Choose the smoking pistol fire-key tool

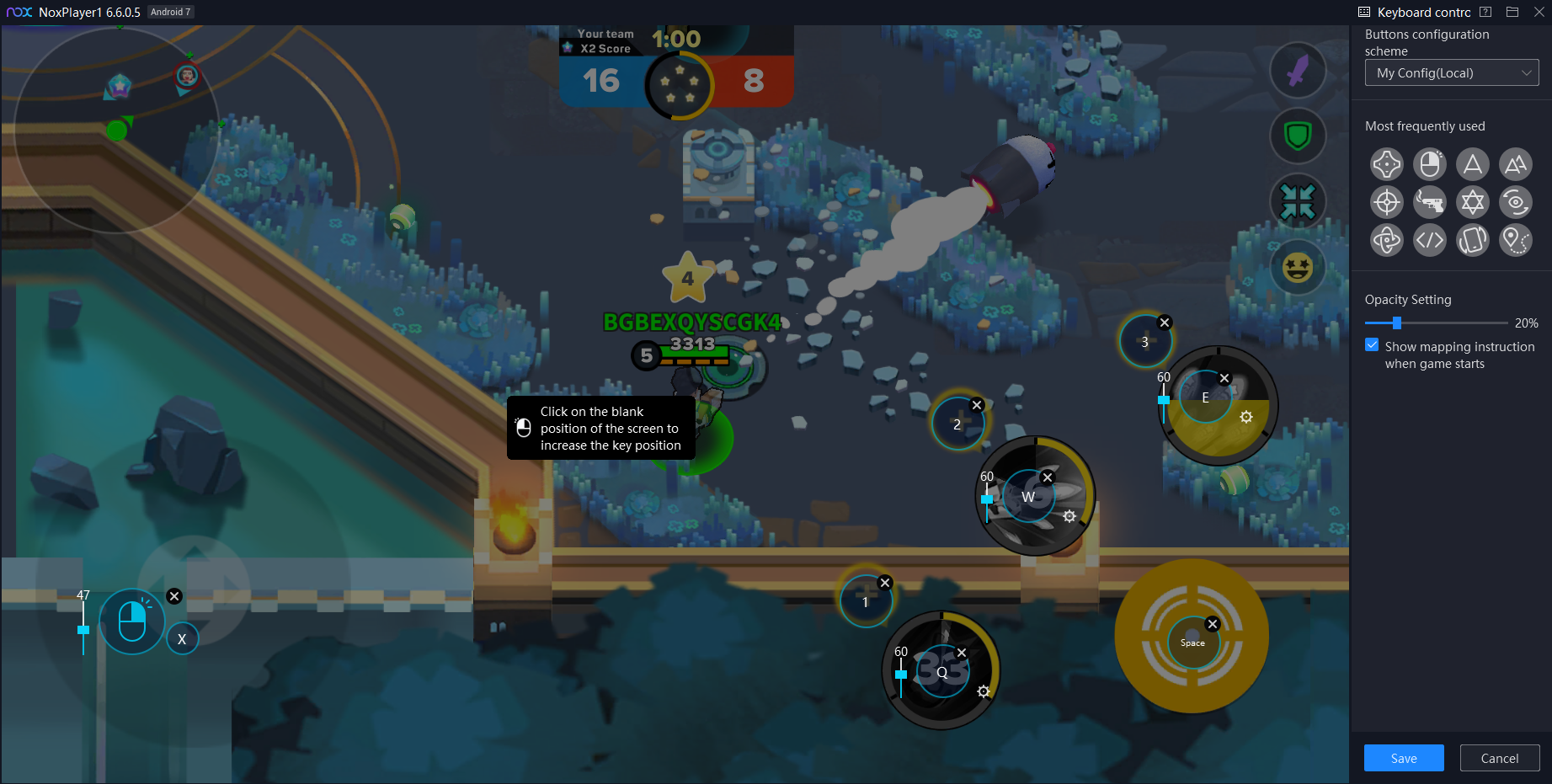coord(1429,202)
